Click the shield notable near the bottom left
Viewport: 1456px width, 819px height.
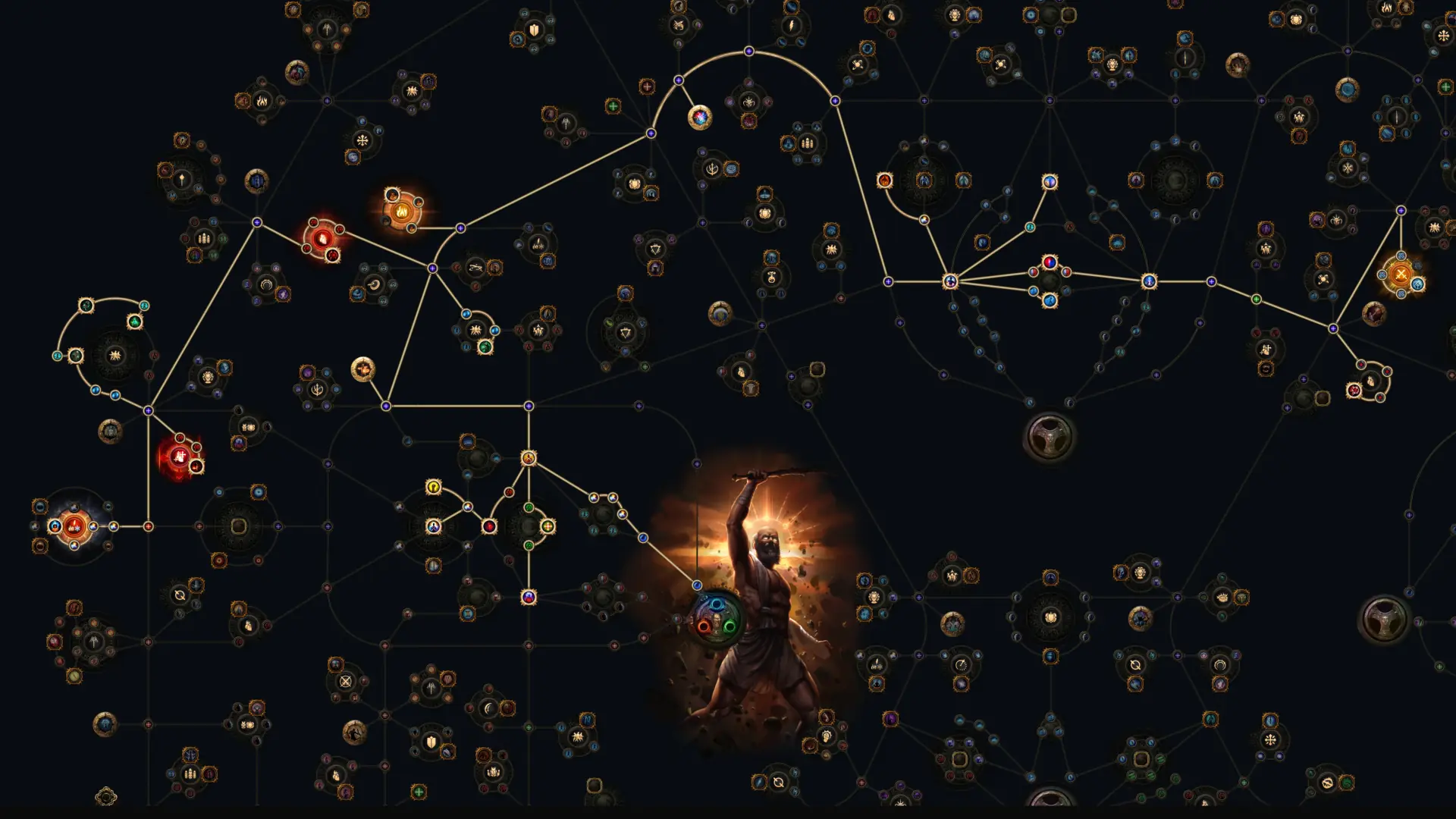[431, 742]
